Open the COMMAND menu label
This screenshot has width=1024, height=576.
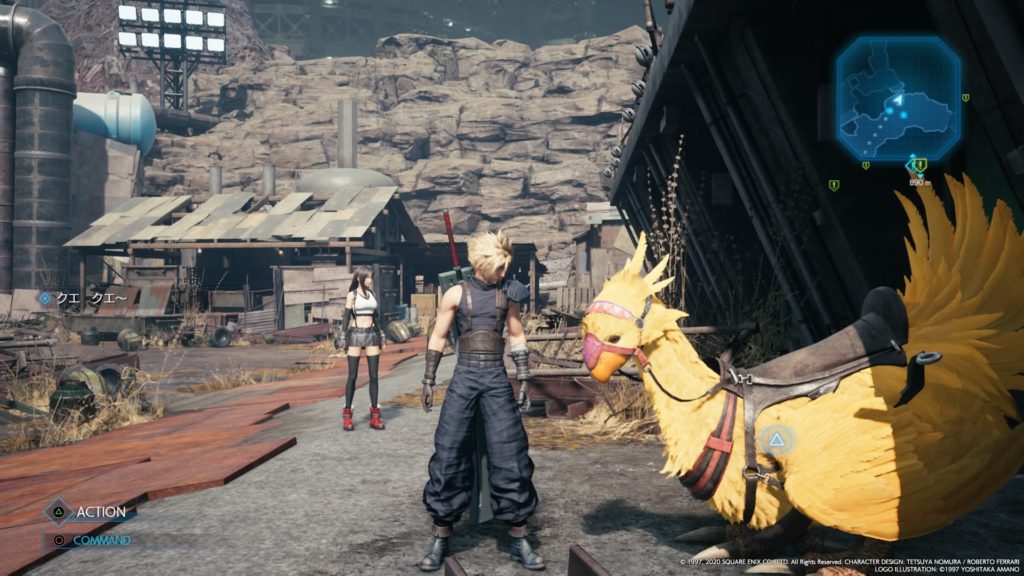click(101, 541)
